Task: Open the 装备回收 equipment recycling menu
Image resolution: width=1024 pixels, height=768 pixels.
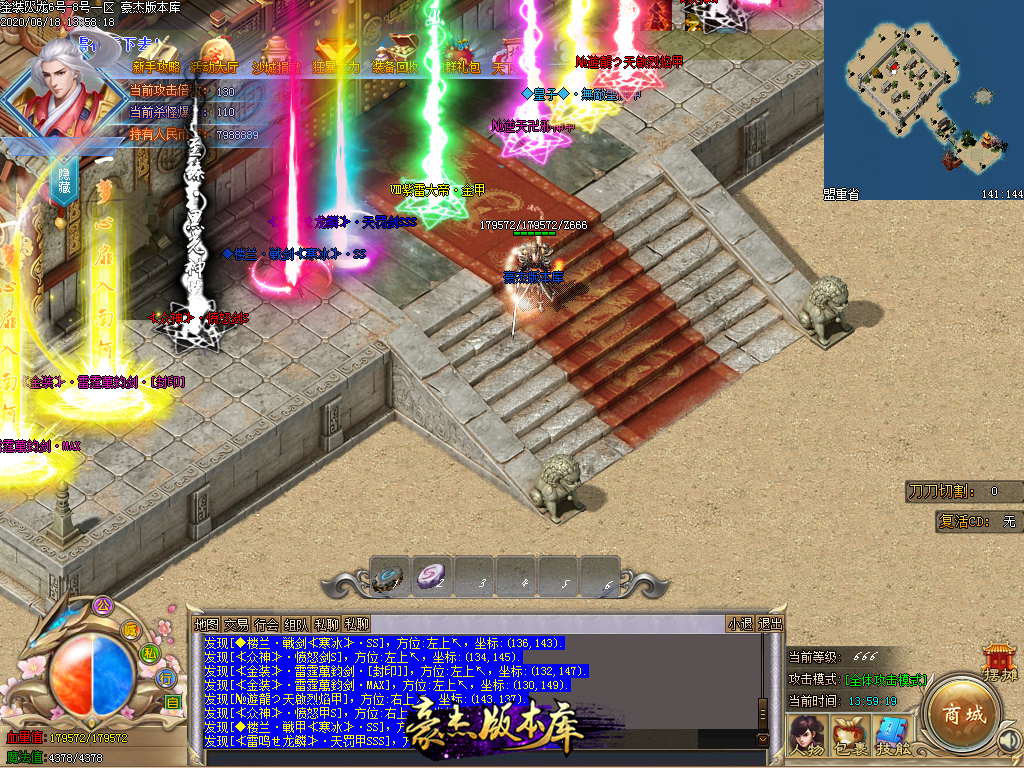Action: coord(395,67)
